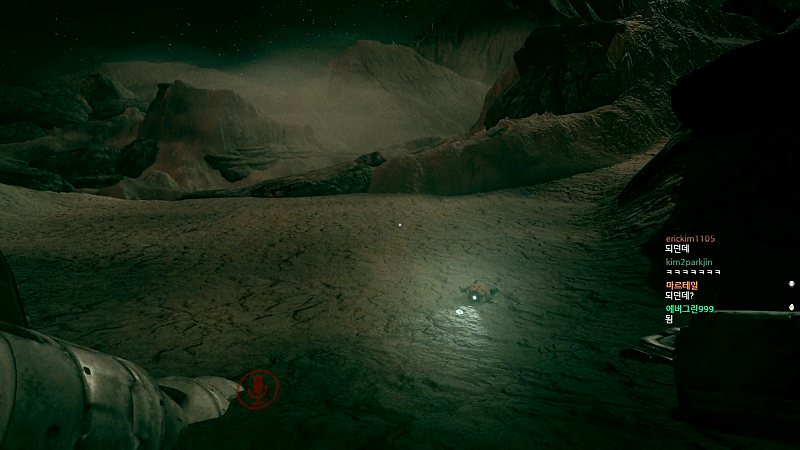
Task: Toggle the red muted microphone icon
Action: tap(259, 389)
